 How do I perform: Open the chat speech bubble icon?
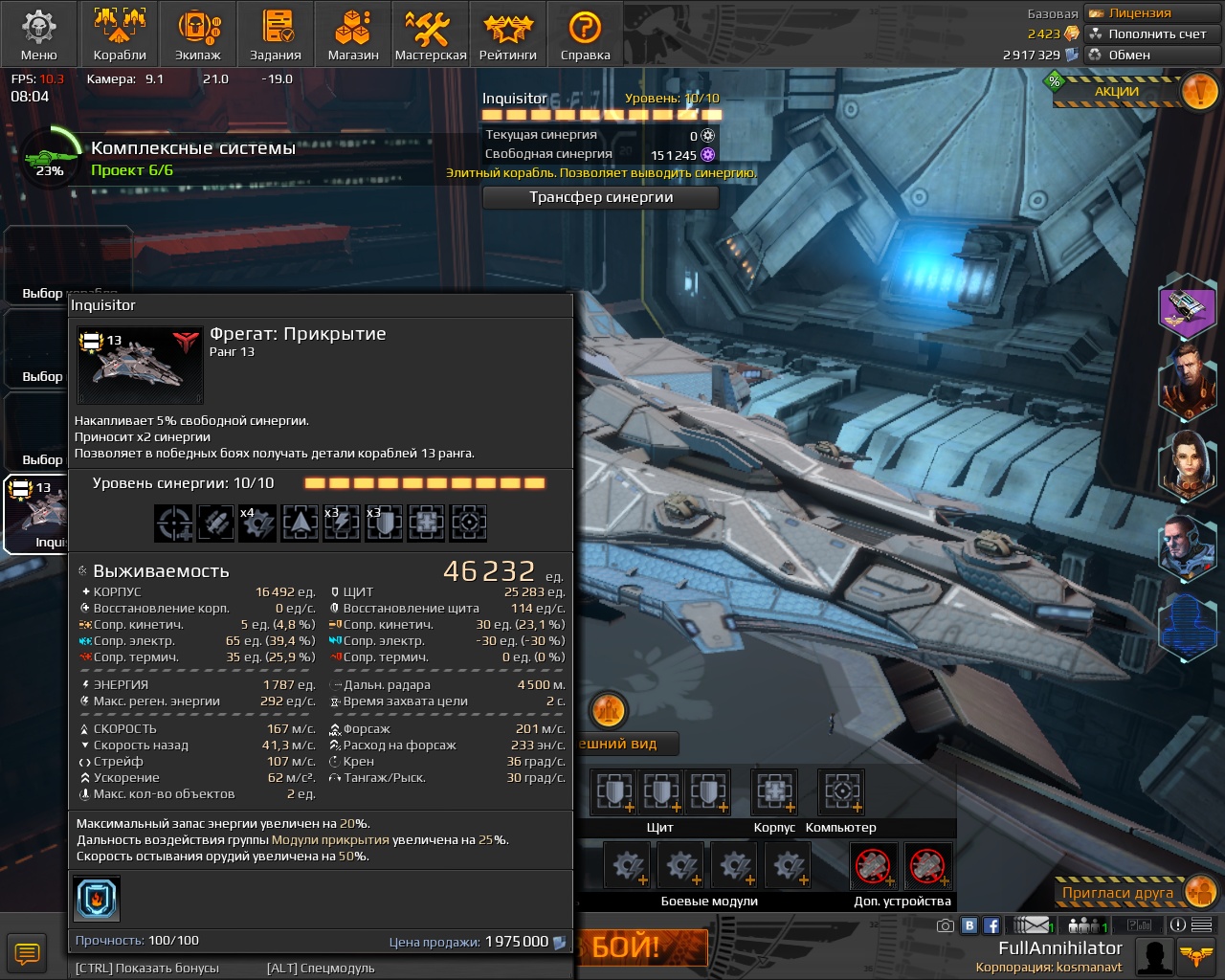click(27, 953)
